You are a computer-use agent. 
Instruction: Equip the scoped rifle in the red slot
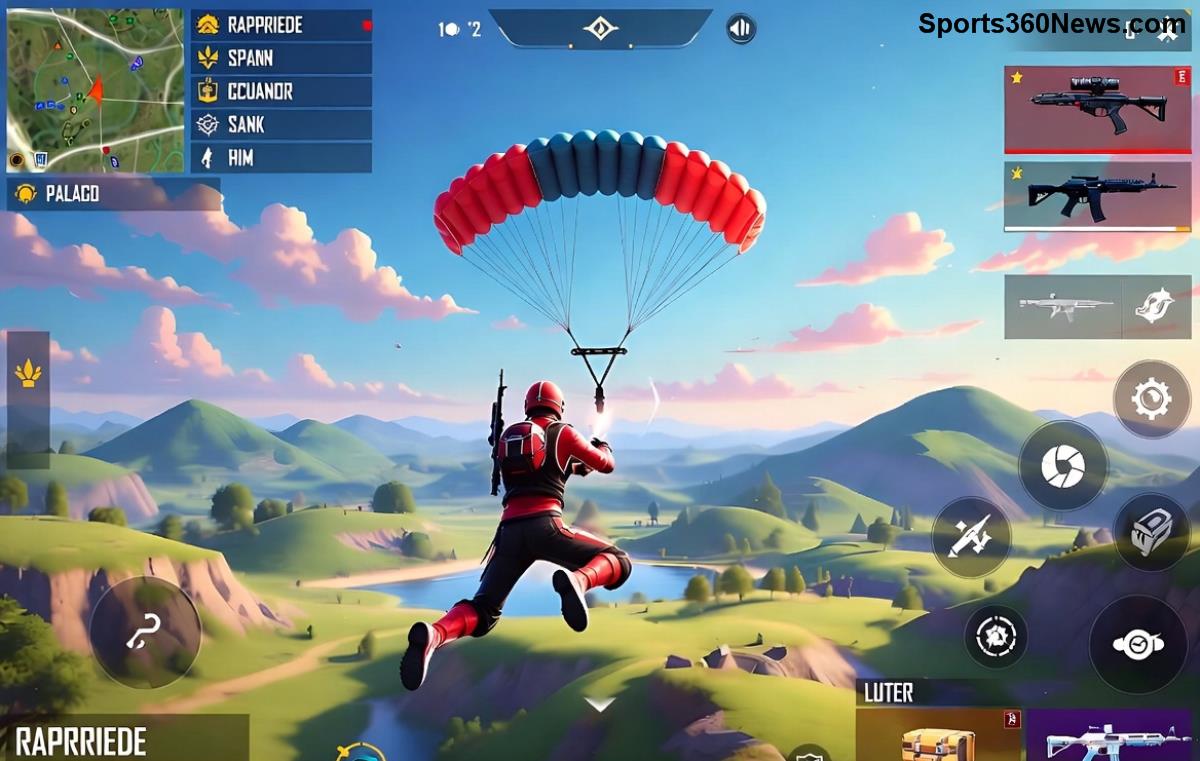[1097, 110]
